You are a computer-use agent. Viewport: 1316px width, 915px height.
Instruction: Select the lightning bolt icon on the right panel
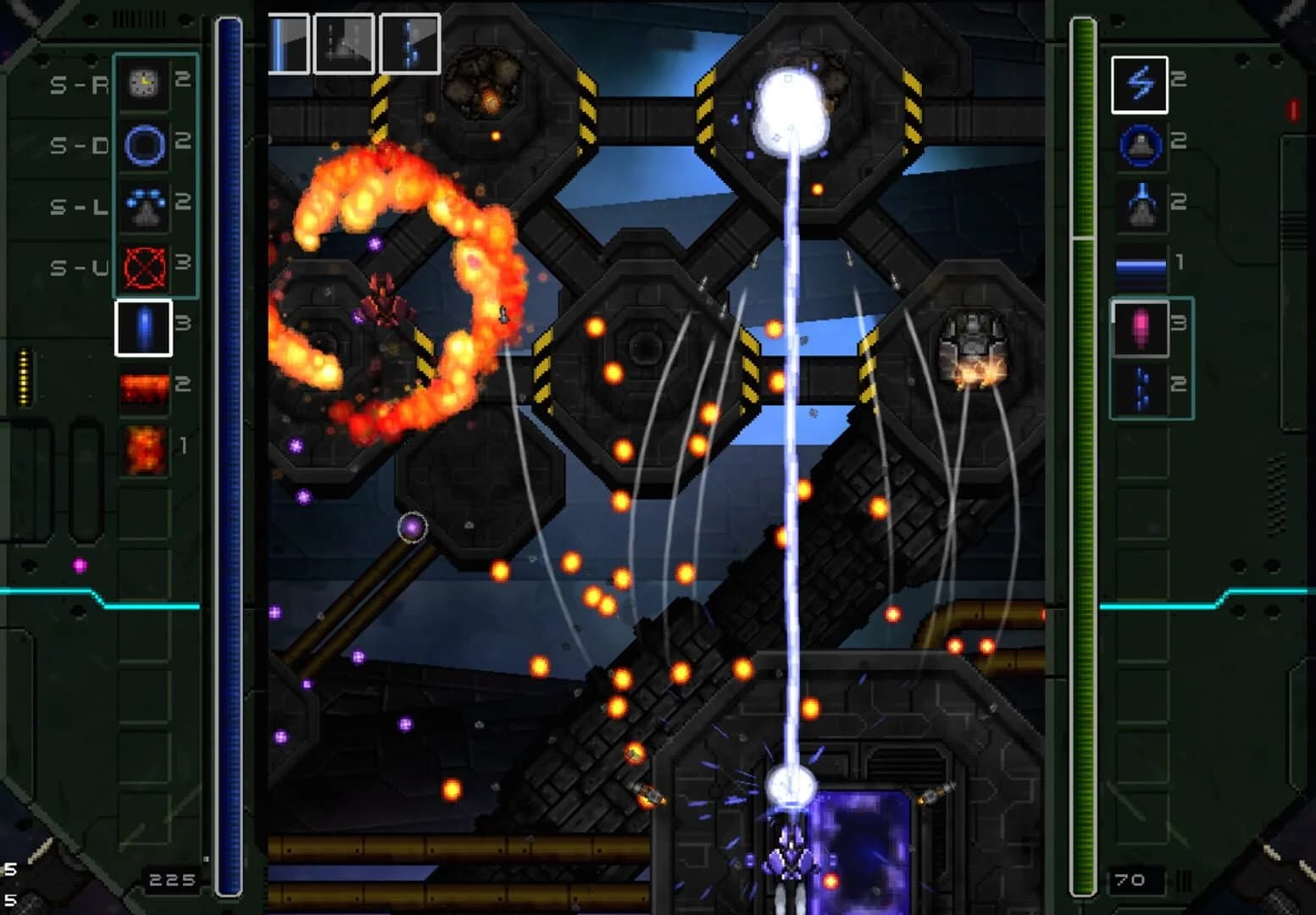tap(1141, 83)
